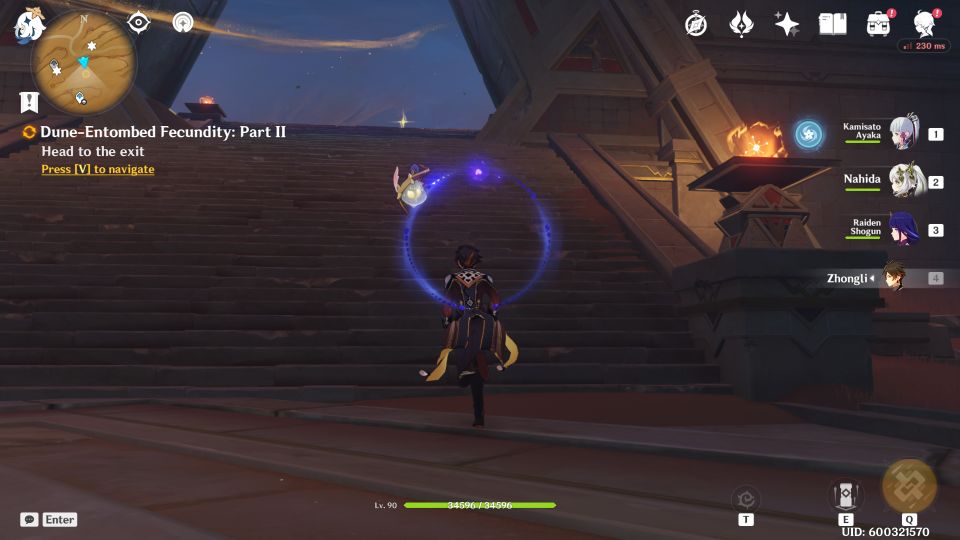The image size is (960, 540).
Task: Open the four-pointed star wish icon
Action: pos(787,24)
